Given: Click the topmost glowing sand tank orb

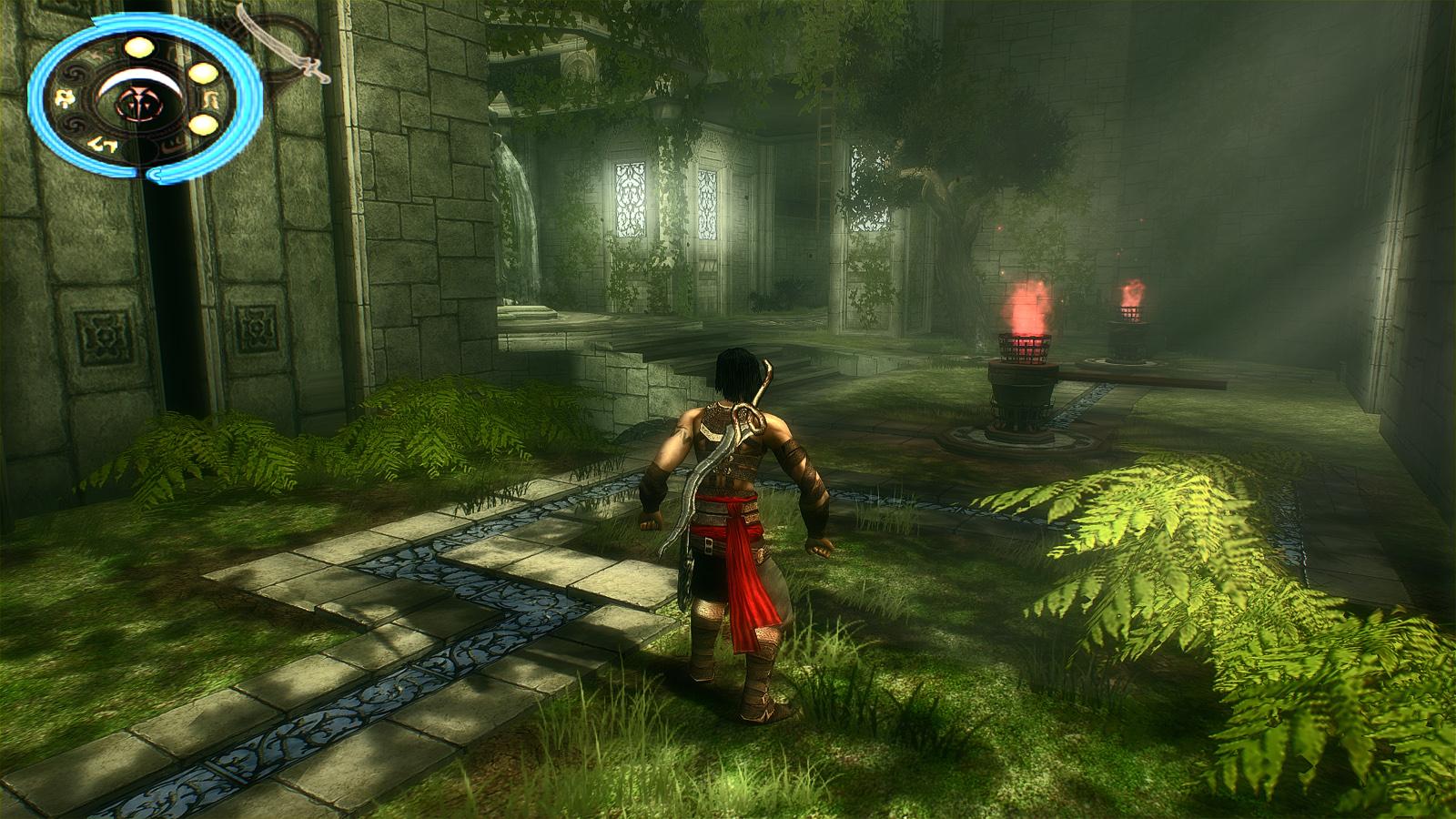Looking at the screenshot, I should click(x=139, y=46).
